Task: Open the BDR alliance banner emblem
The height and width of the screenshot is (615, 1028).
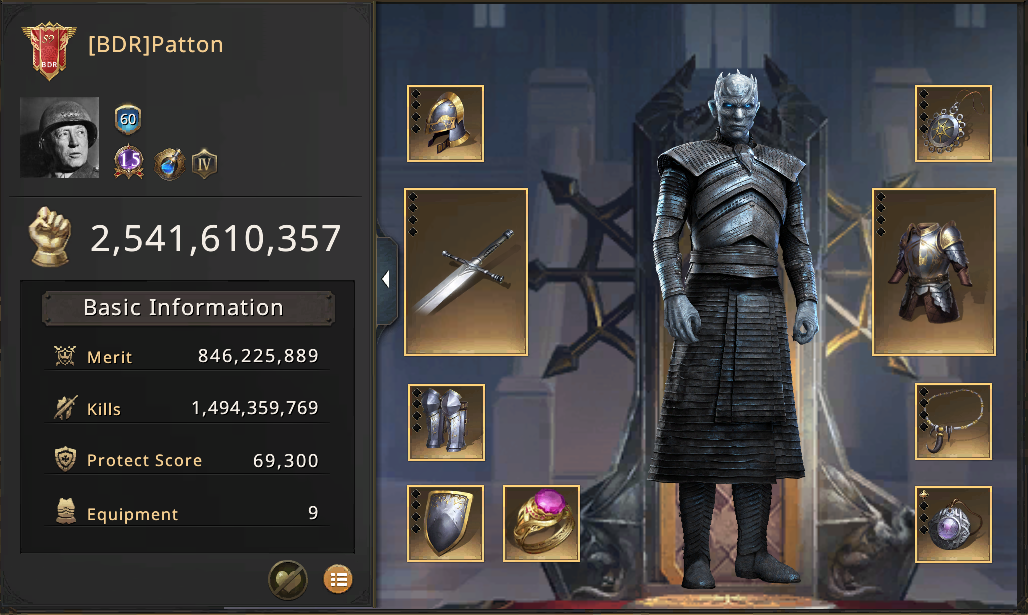Action: (x=48, y=49)
